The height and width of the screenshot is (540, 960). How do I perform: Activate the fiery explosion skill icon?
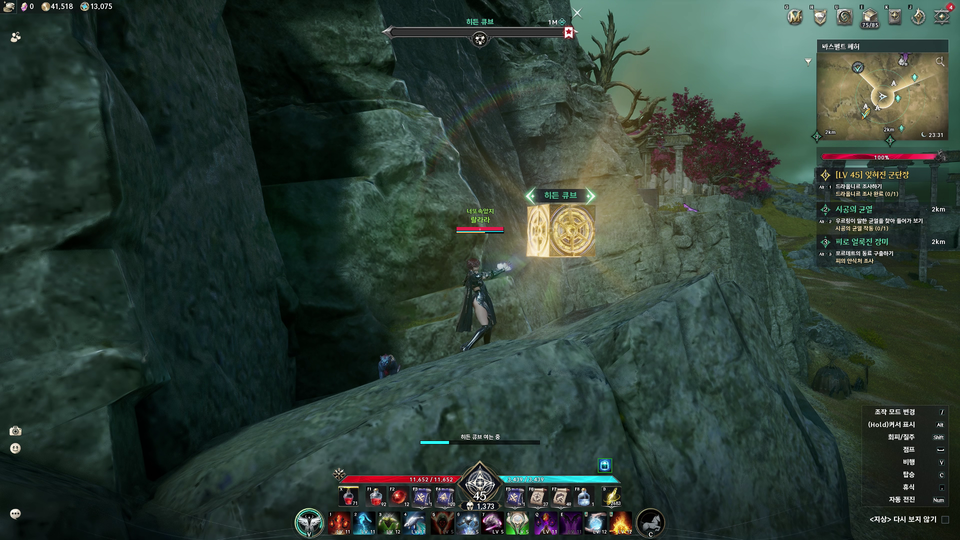point(621,522)
